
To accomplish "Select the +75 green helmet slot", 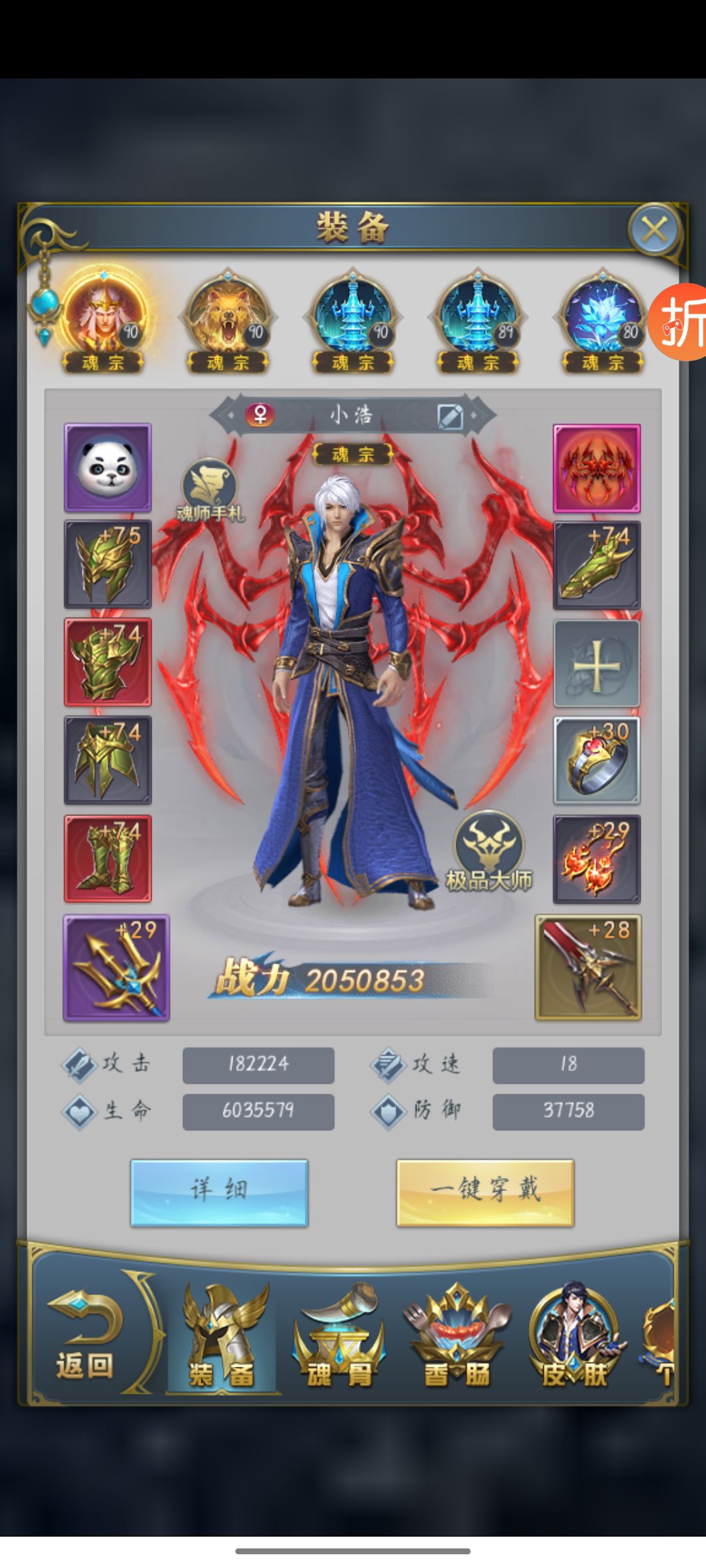I will coord(108,564).
